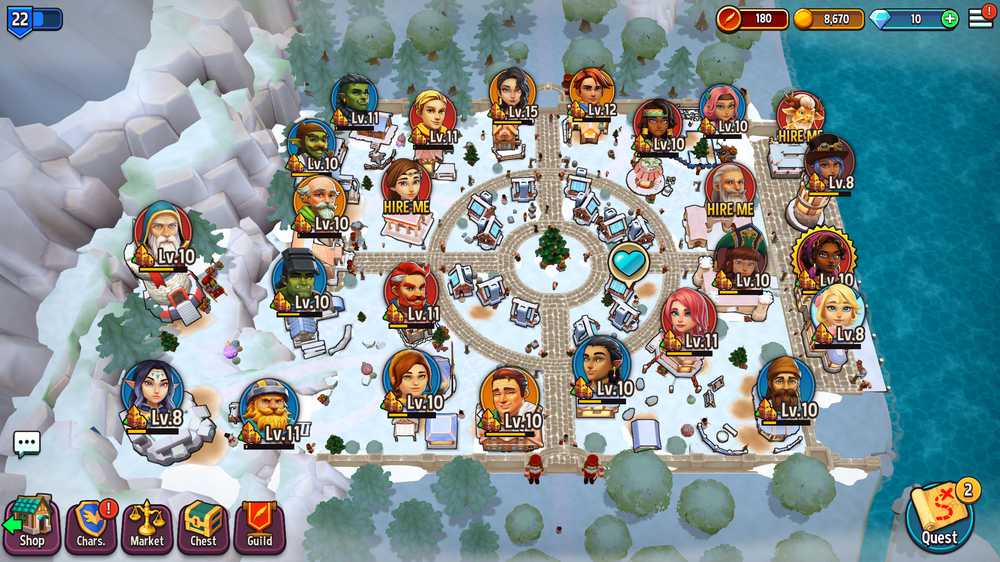Select the Lv.8 elf woman portrait
This screenshot has height=562, width=1000.
tap(152, 390)
